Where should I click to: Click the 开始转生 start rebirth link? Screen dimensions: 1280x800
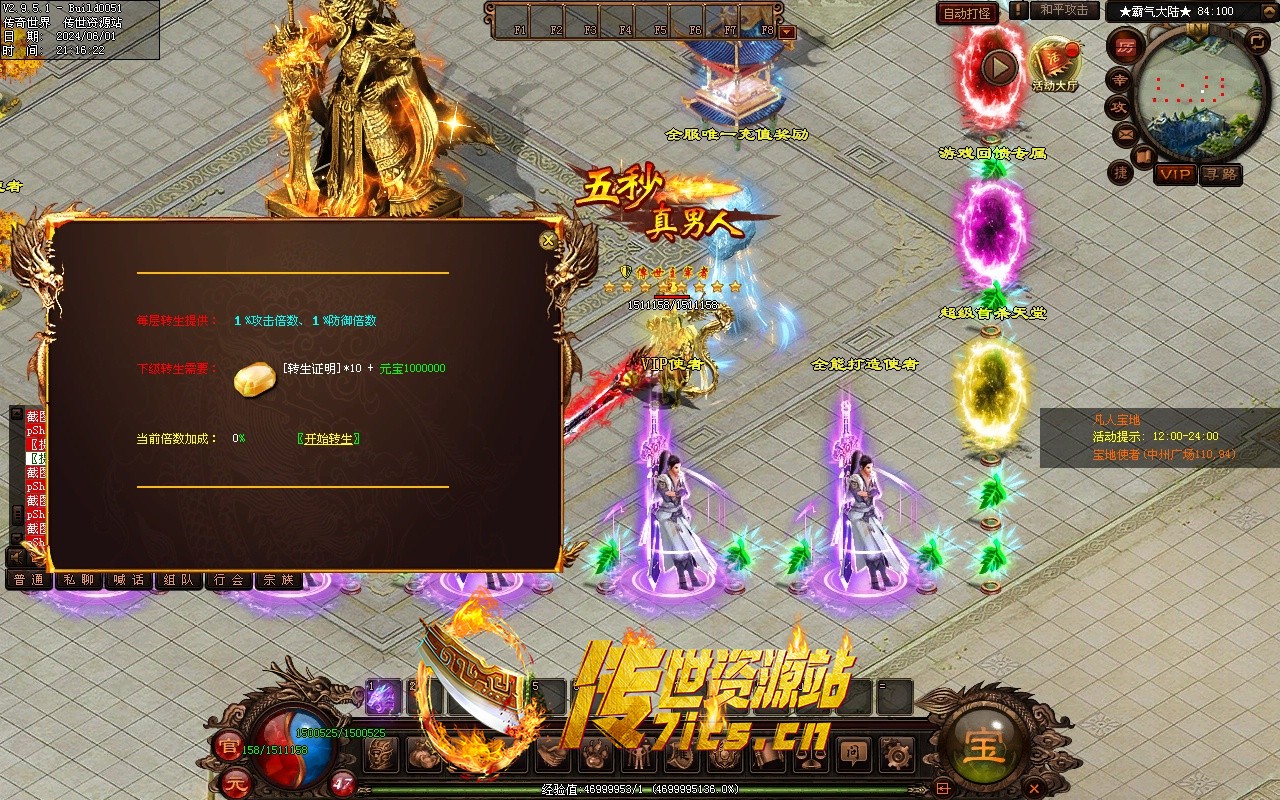pos(328,439)
